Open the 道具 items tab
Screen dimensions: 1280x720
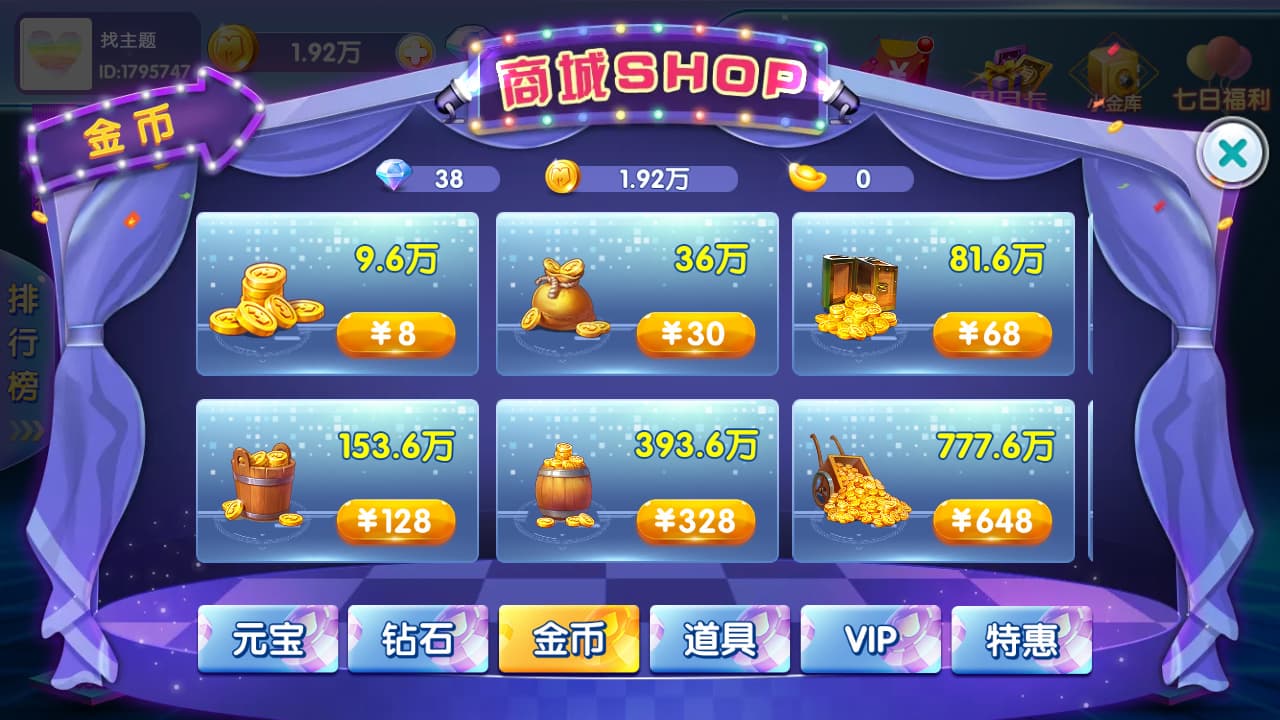[x=720, y=640]
